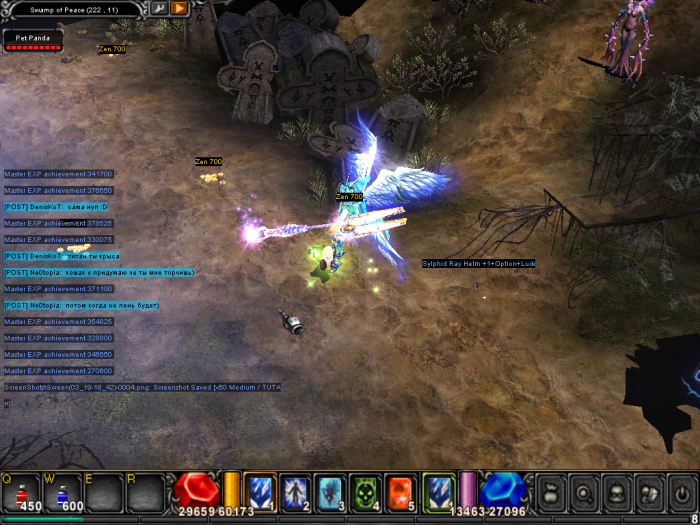Cast the orange fire skill in slot 5
This screenshot has height=525, width=700.
click(401, 491)
